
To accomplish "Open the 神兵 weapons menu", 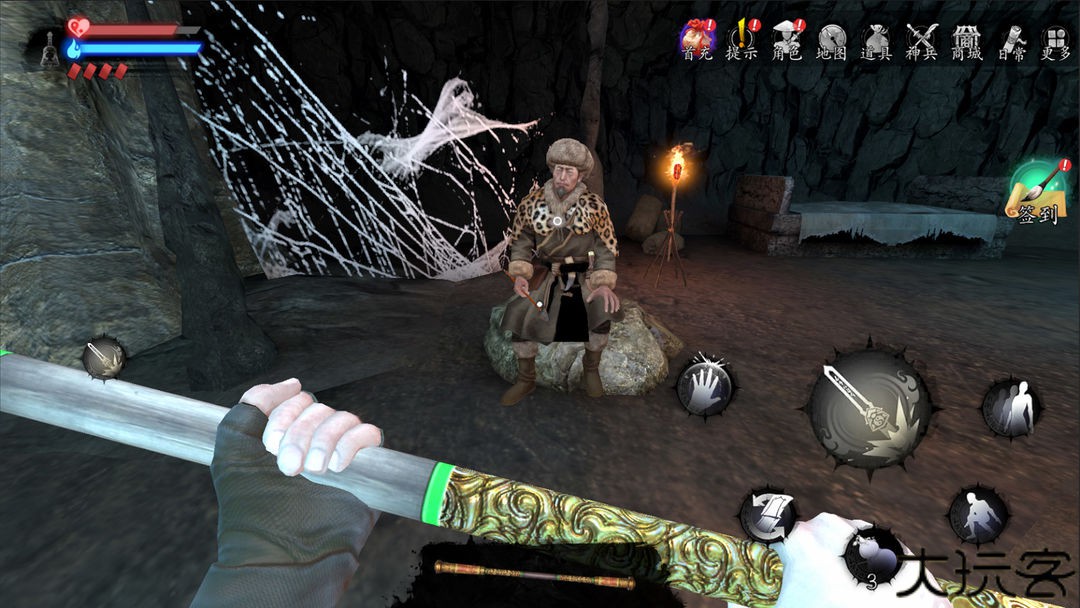I will (x=921, y=40).
